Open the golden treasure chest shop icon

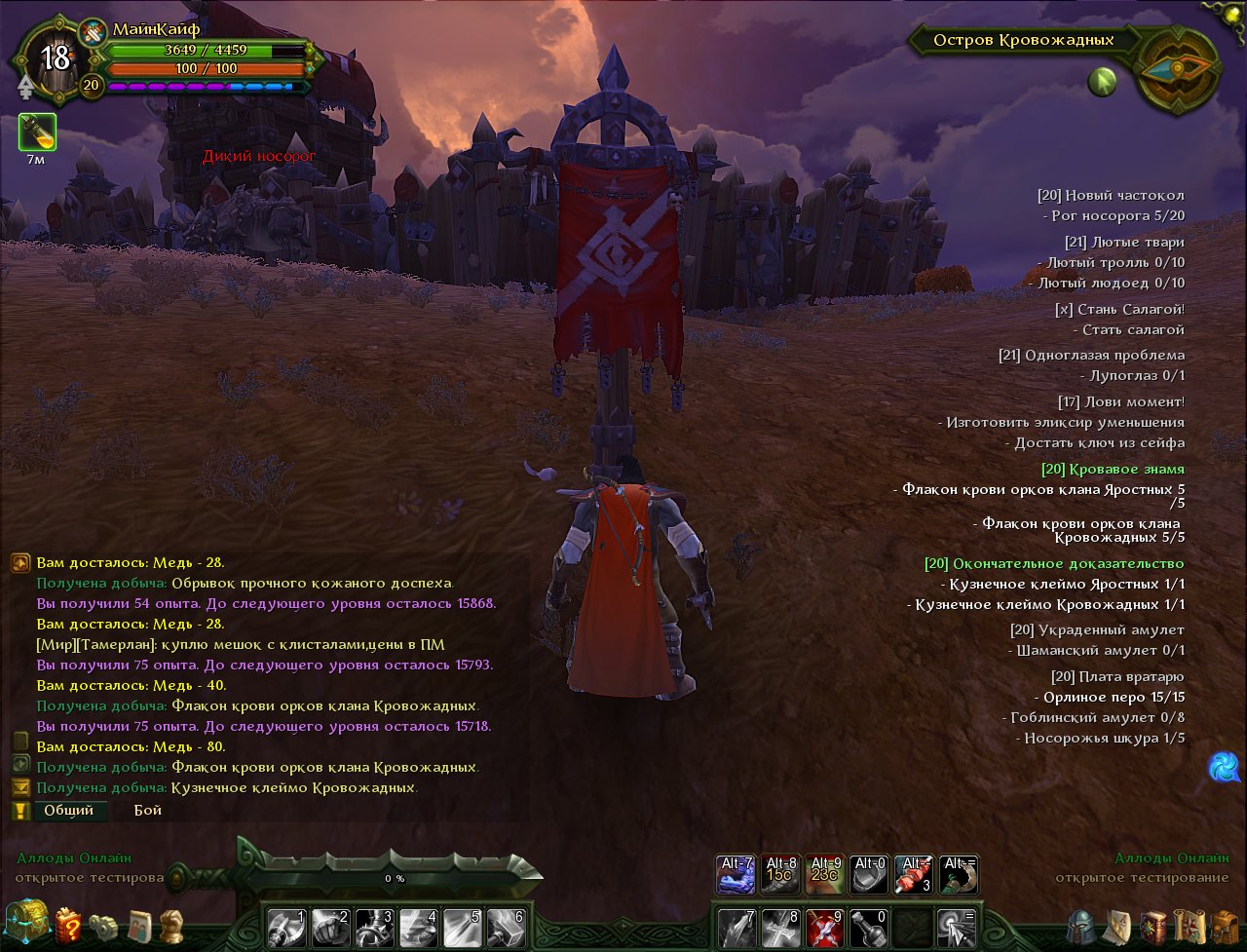(x=25, y=921)
